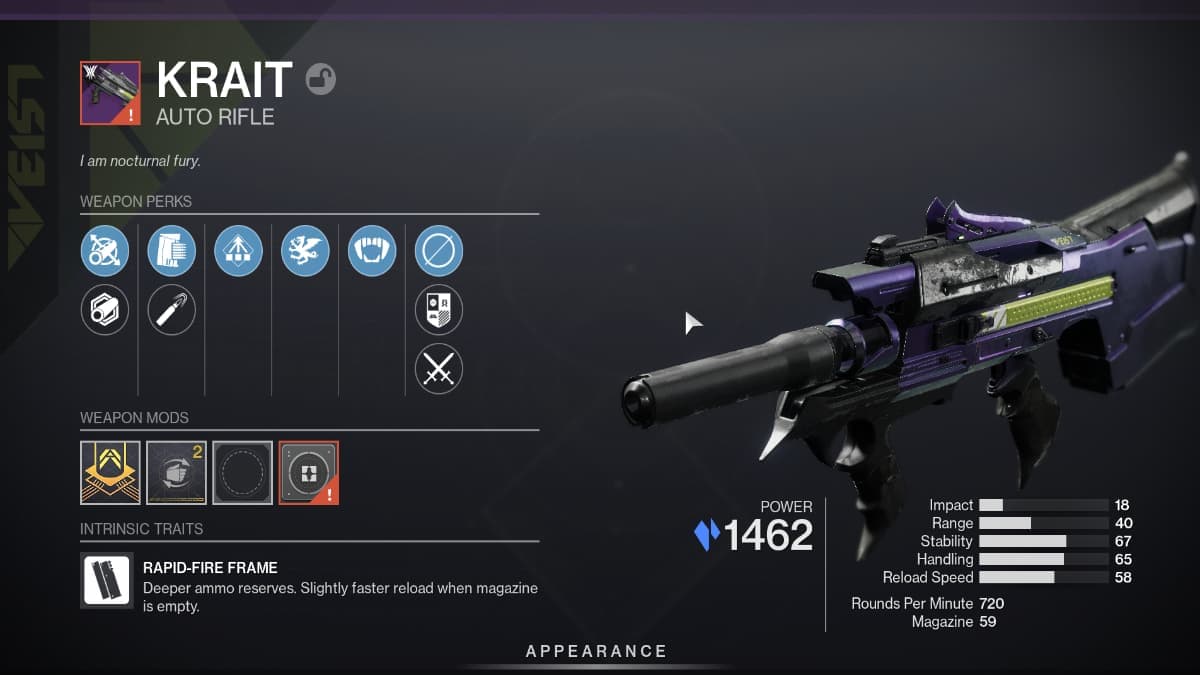Choose the single bullet magazine perk
This screenshot has height=675, width=1200.
click(x=171, y=310)
